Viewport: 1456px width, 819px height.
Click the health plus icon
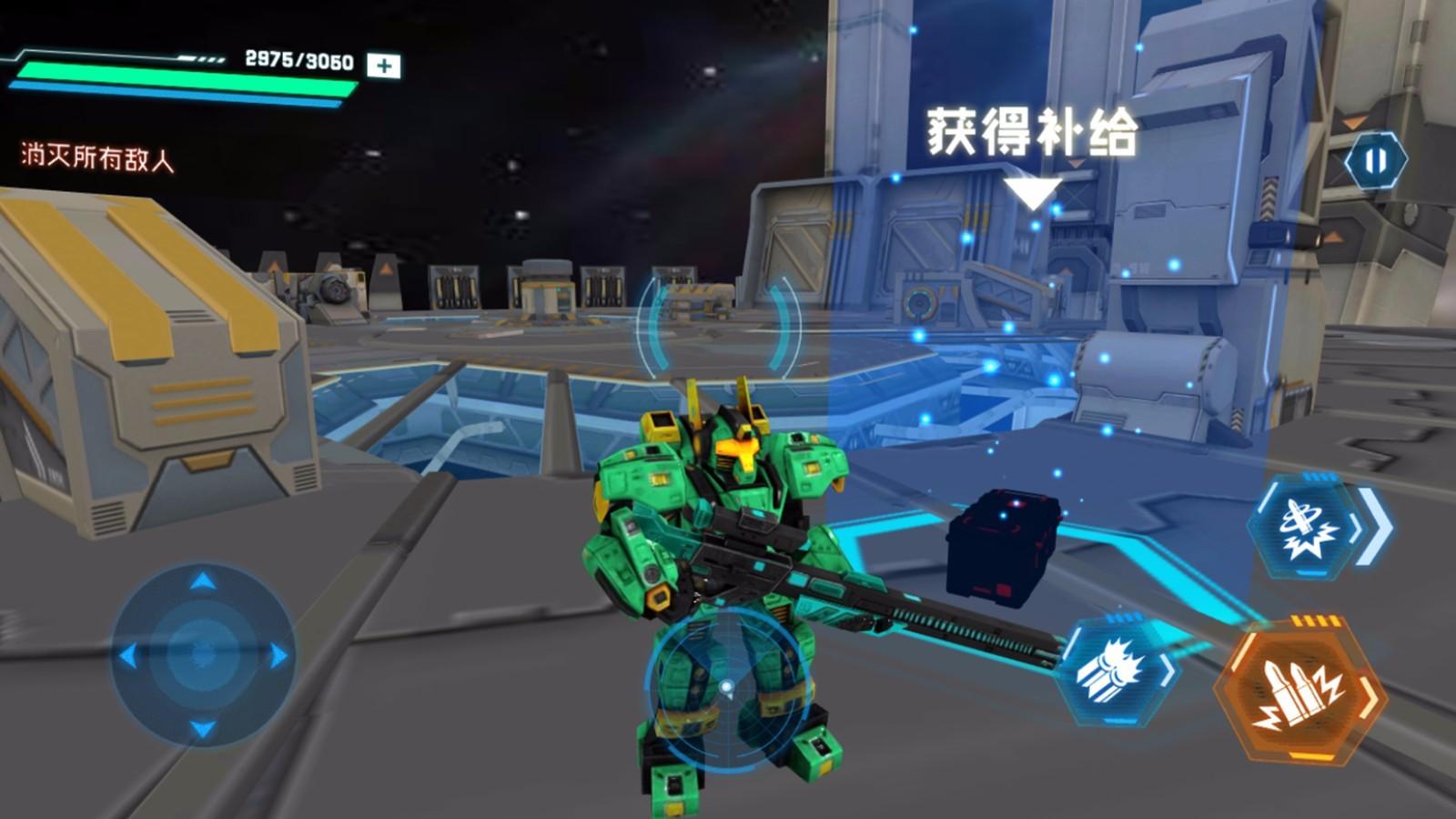383,64
